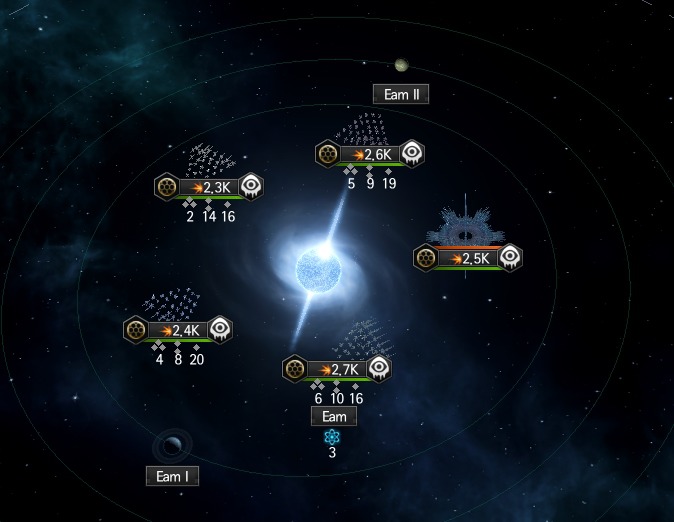
Task: Click the Eam I planet label
Action: [172, 476]
